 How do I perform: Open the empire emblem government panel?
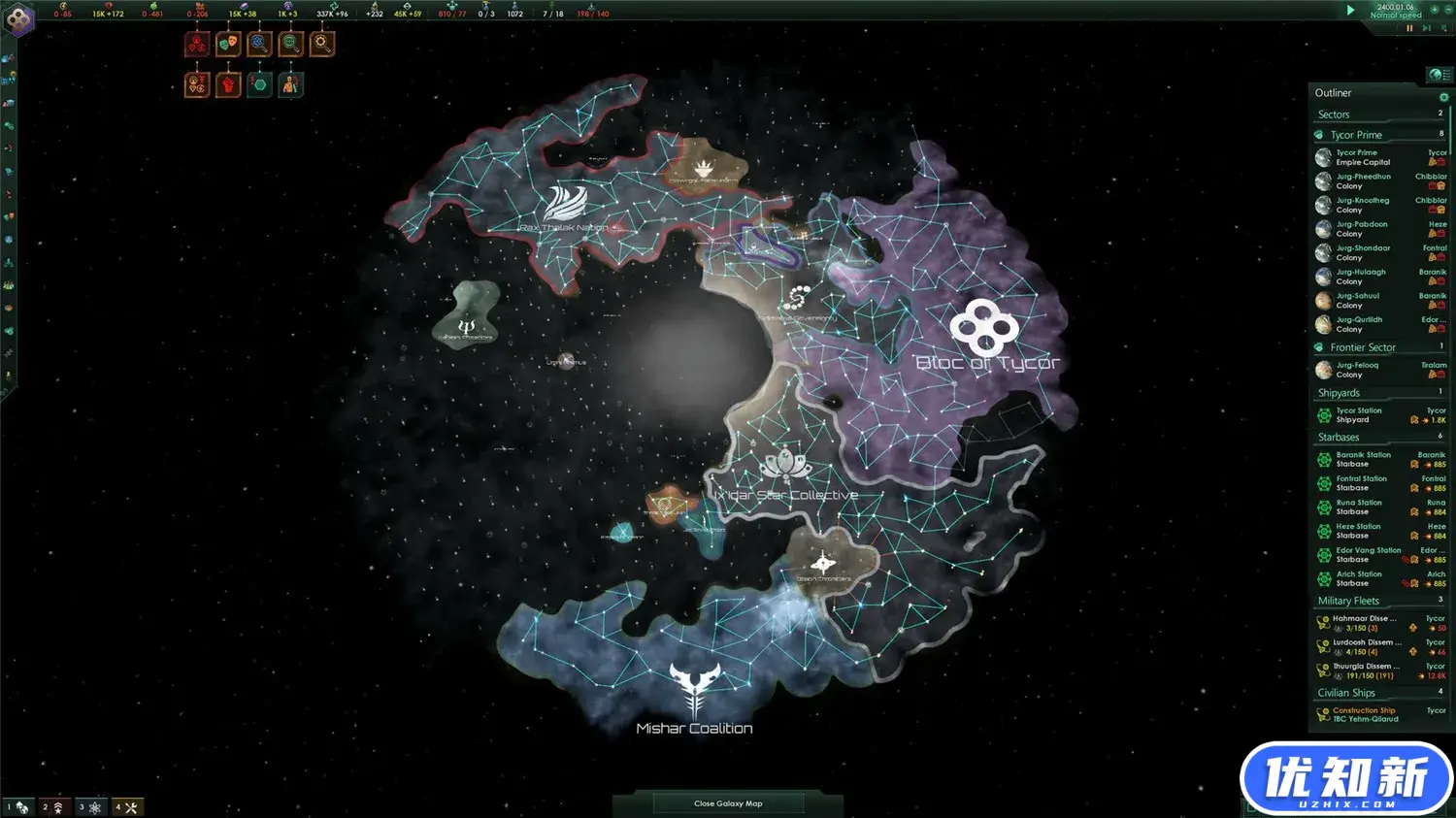coord(19,19)
